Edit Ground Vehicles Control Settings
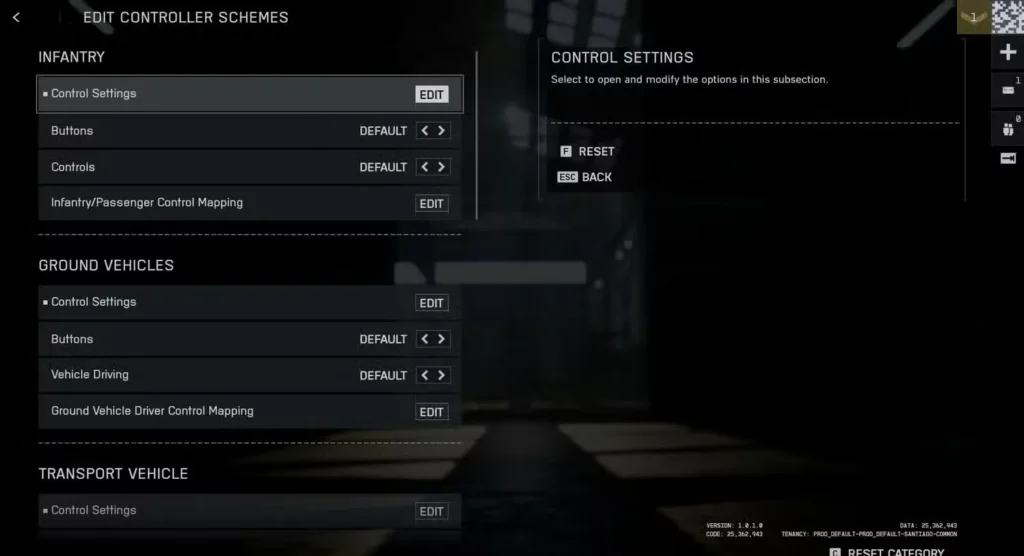This screenshot has height=556, width=1024. (x=431, y=303)
